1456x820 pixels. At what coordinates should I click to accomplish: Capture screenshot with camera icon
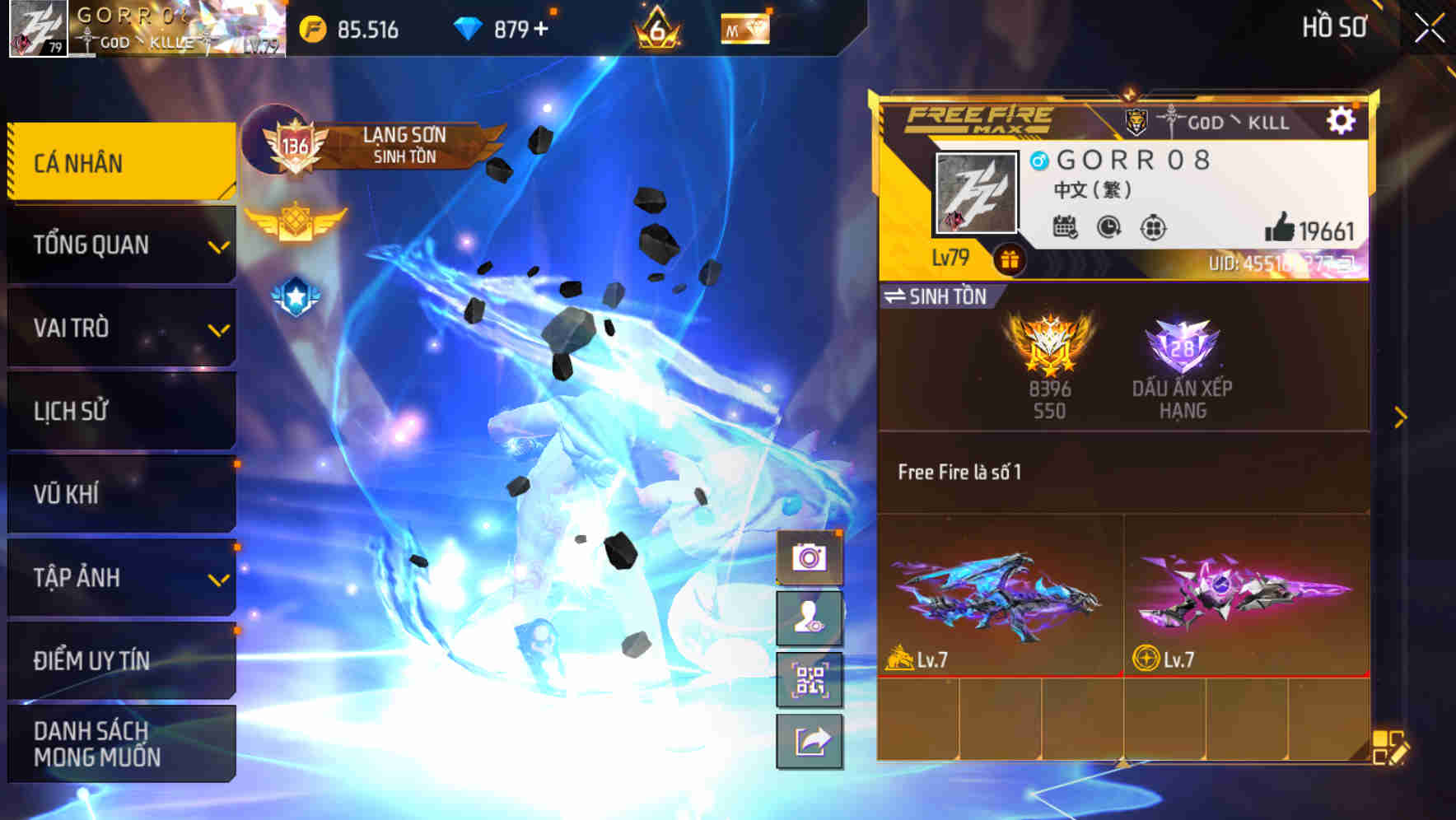click(x=810, y=557)
